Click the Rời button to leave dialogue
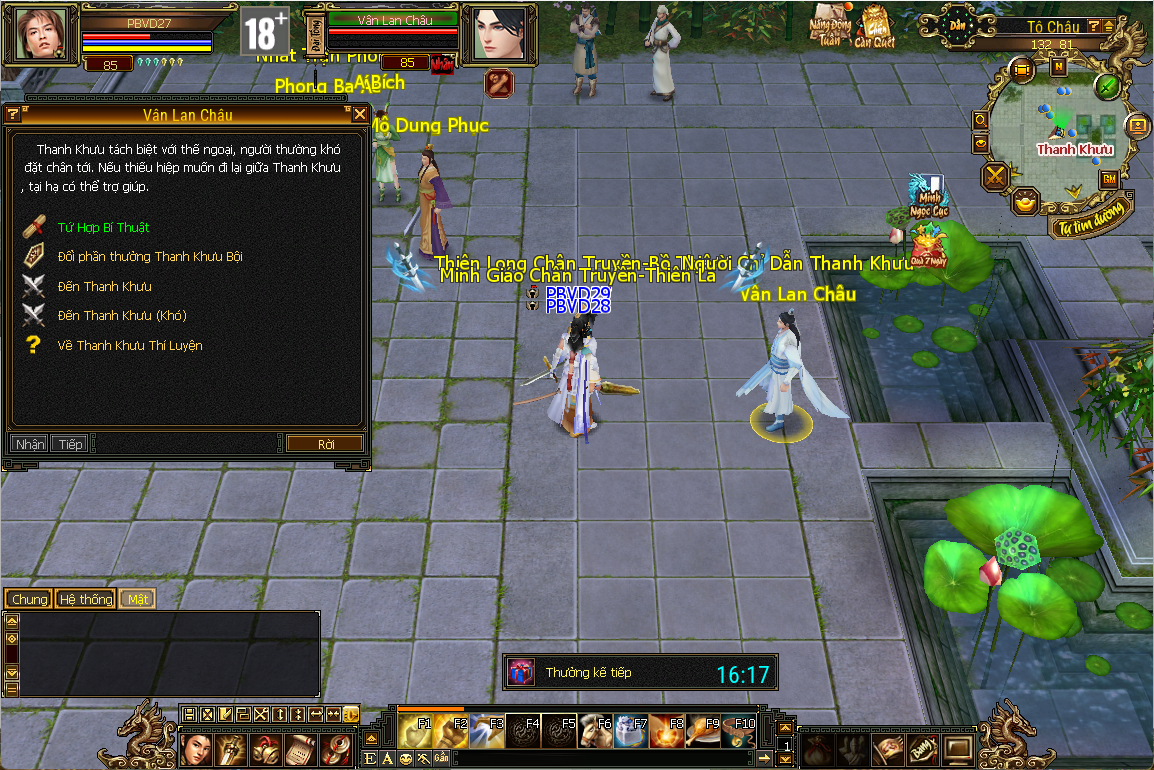This screenshot has height=770, width=1154. click(x=325, y=444)
